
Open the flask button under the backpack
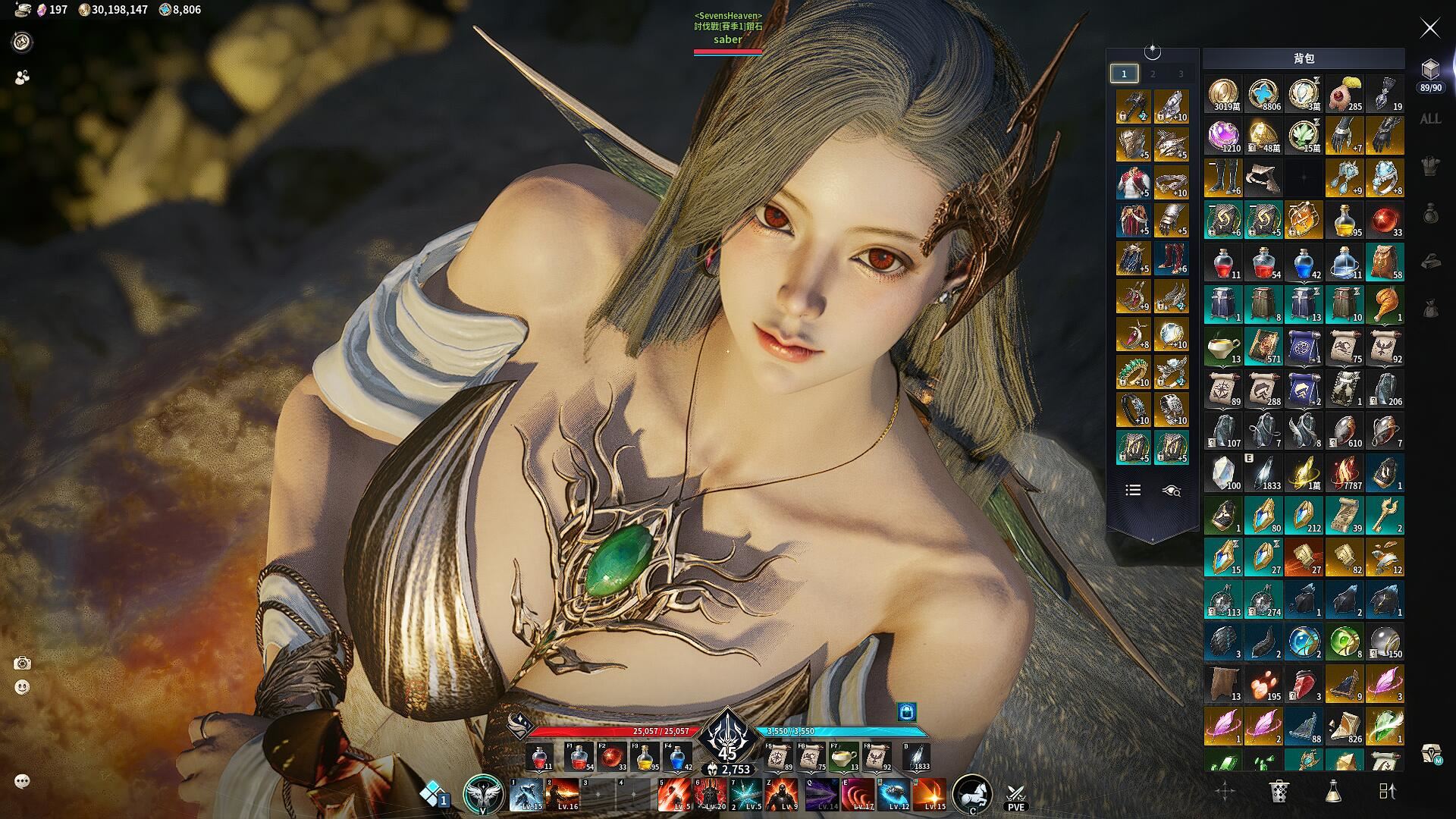[1332, 791]
